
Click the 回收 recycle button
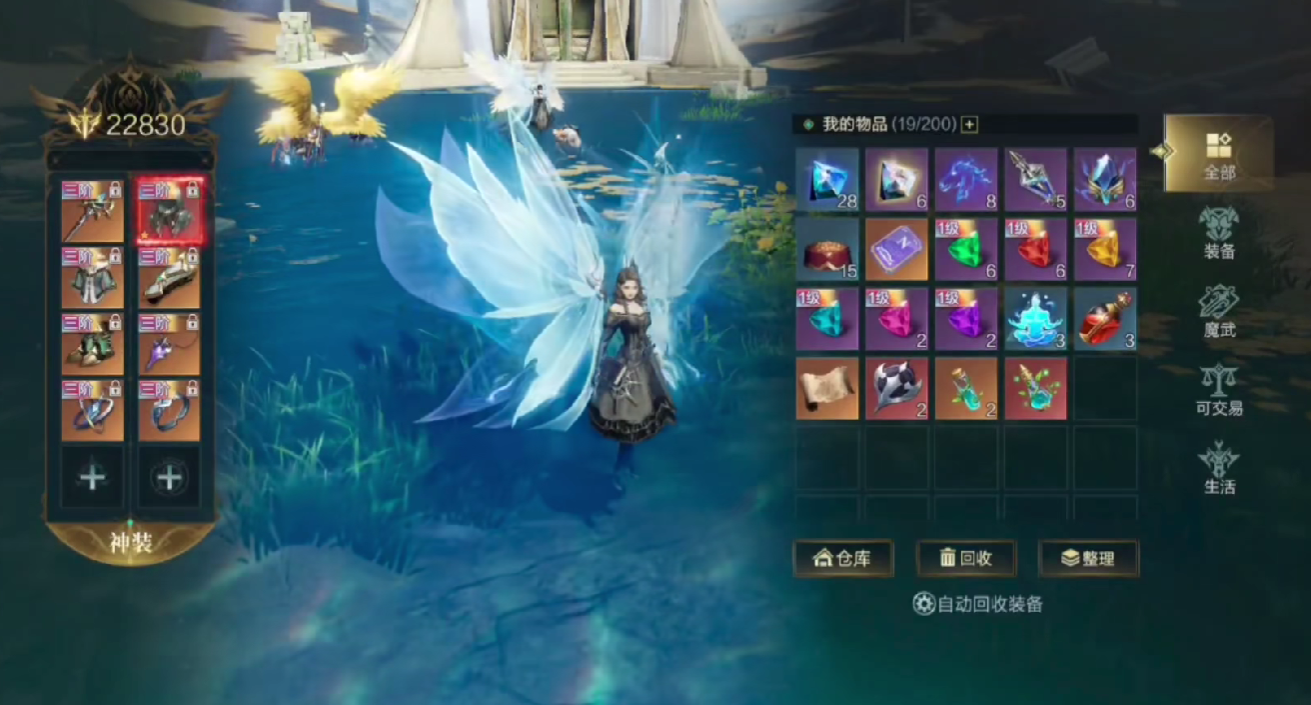[966, 558]
